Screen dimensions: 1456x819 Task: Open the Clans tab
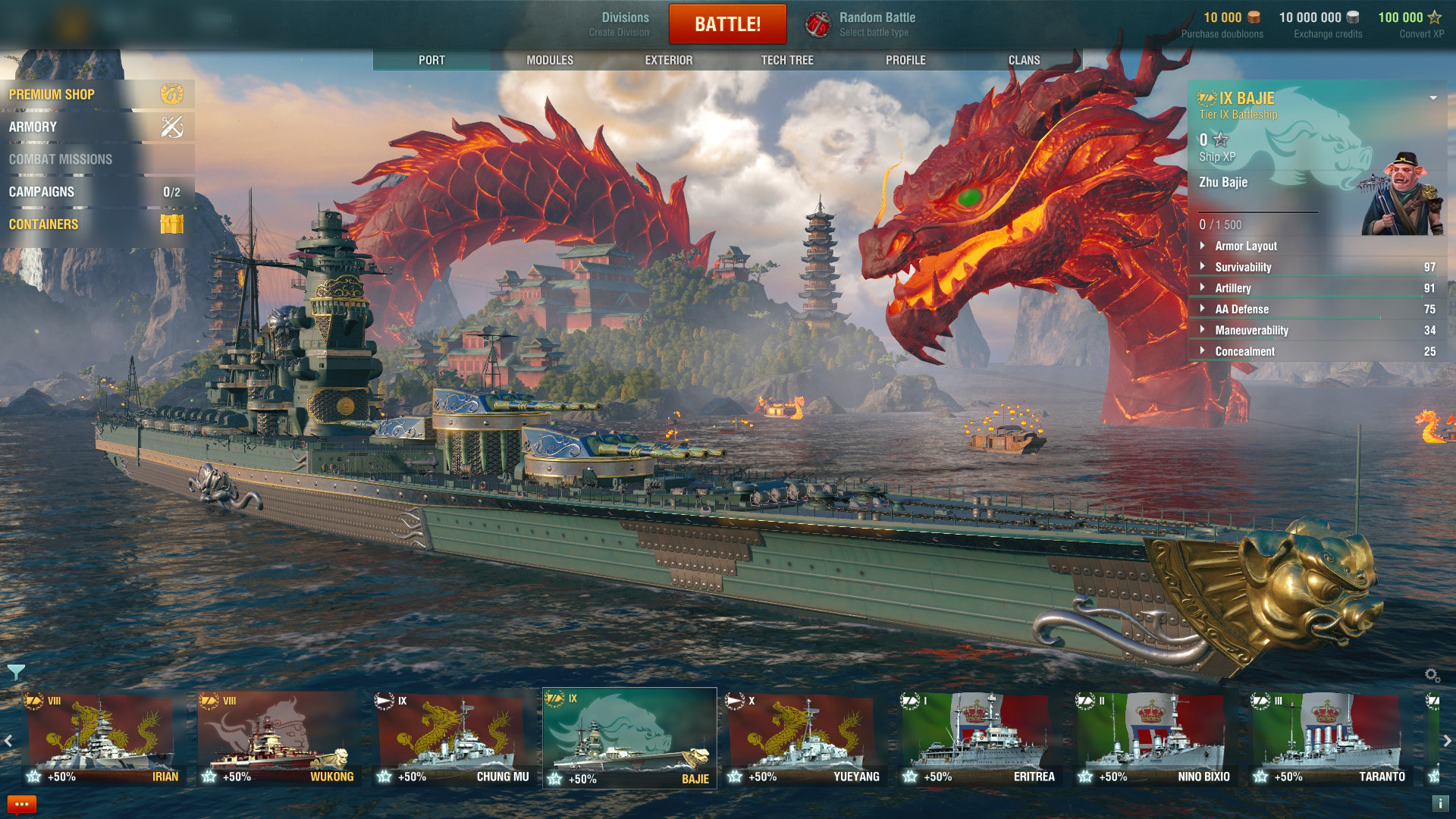(1024, 60)
